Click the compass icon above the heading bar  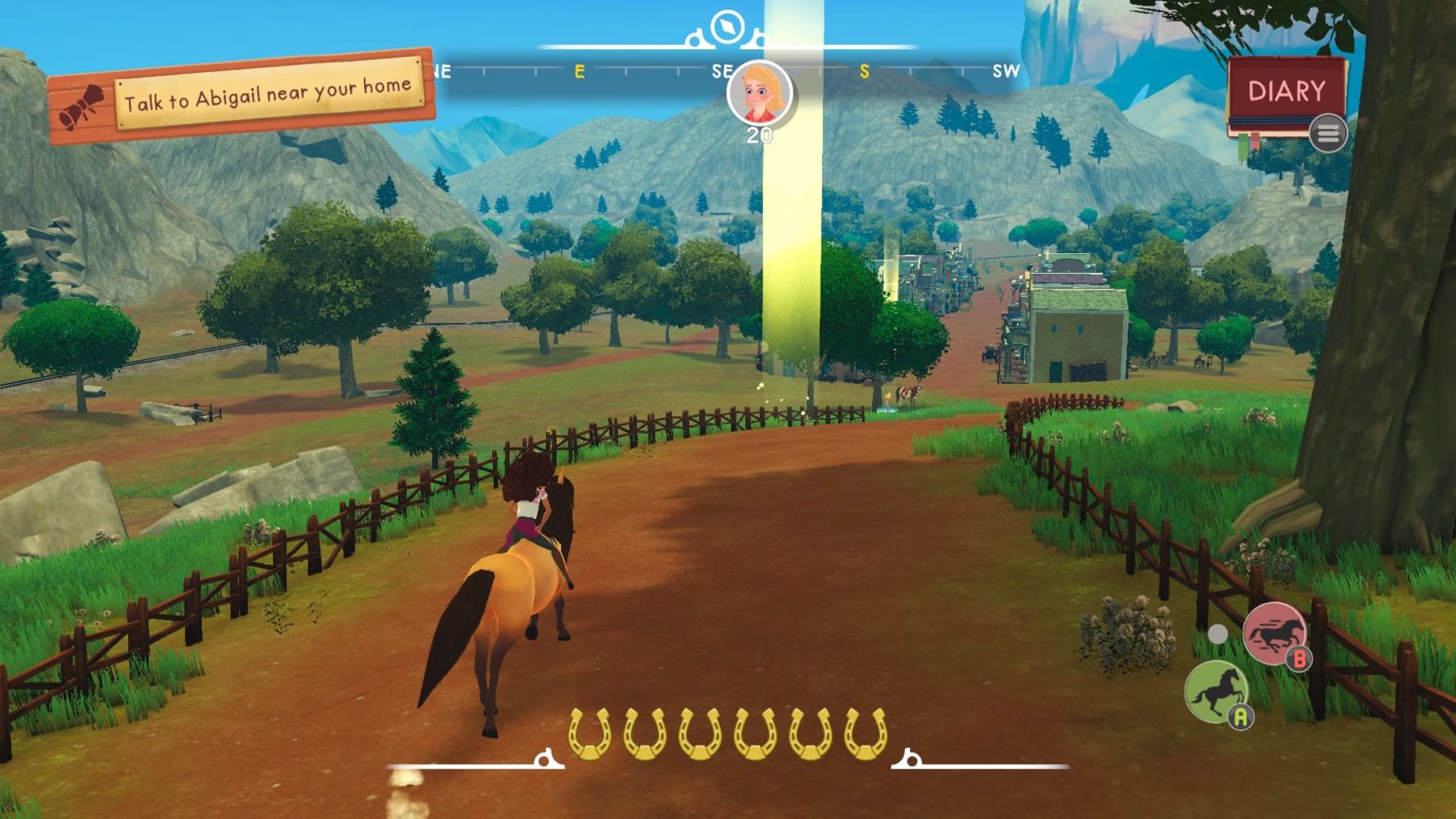coord(727,26)
